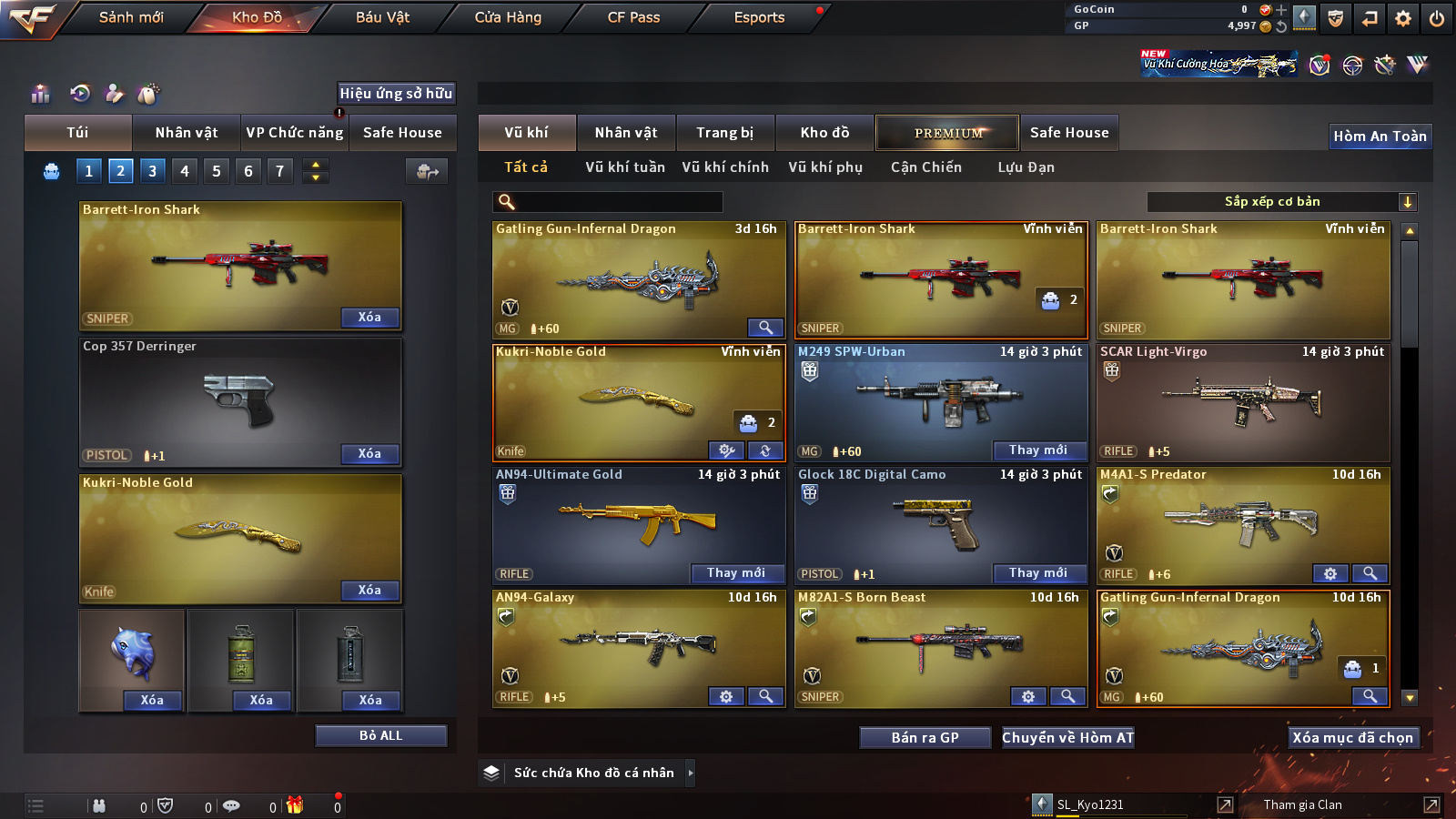Filter by Vũ khí chính category
The height and width of the screenshot is (819, 1456).
pyautogui.click(x=724, y=167)
